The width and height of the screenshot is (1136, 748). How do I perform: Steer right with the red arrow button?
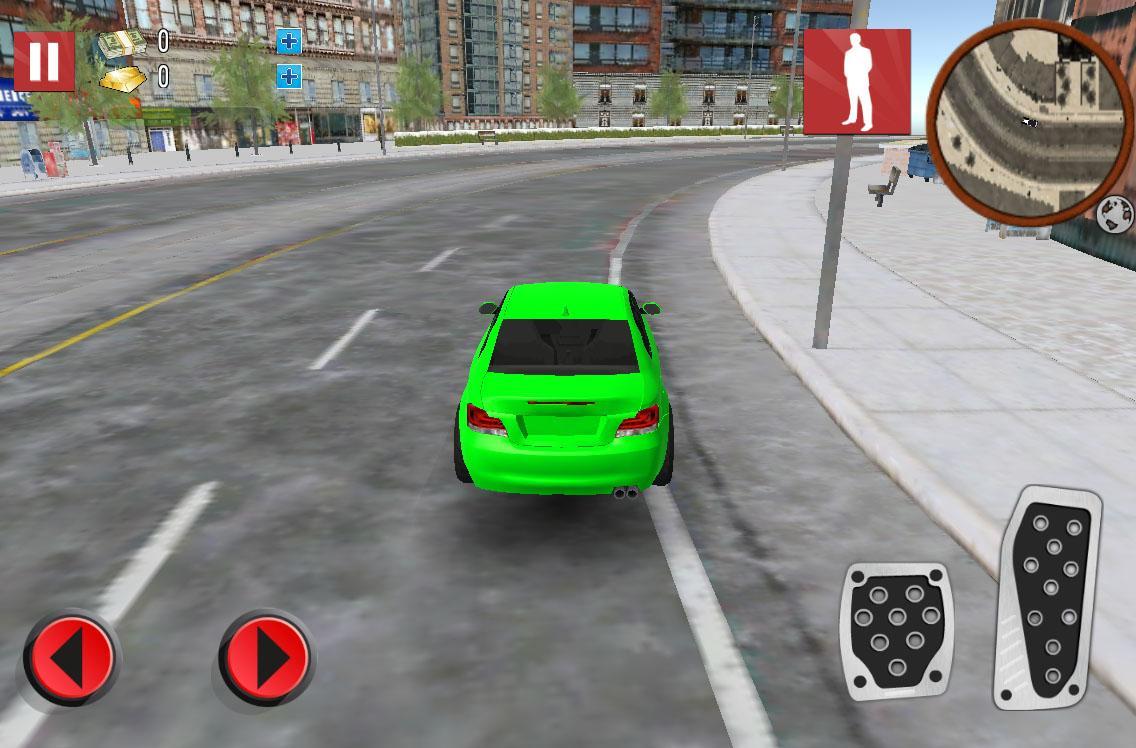tap(266, 660)
